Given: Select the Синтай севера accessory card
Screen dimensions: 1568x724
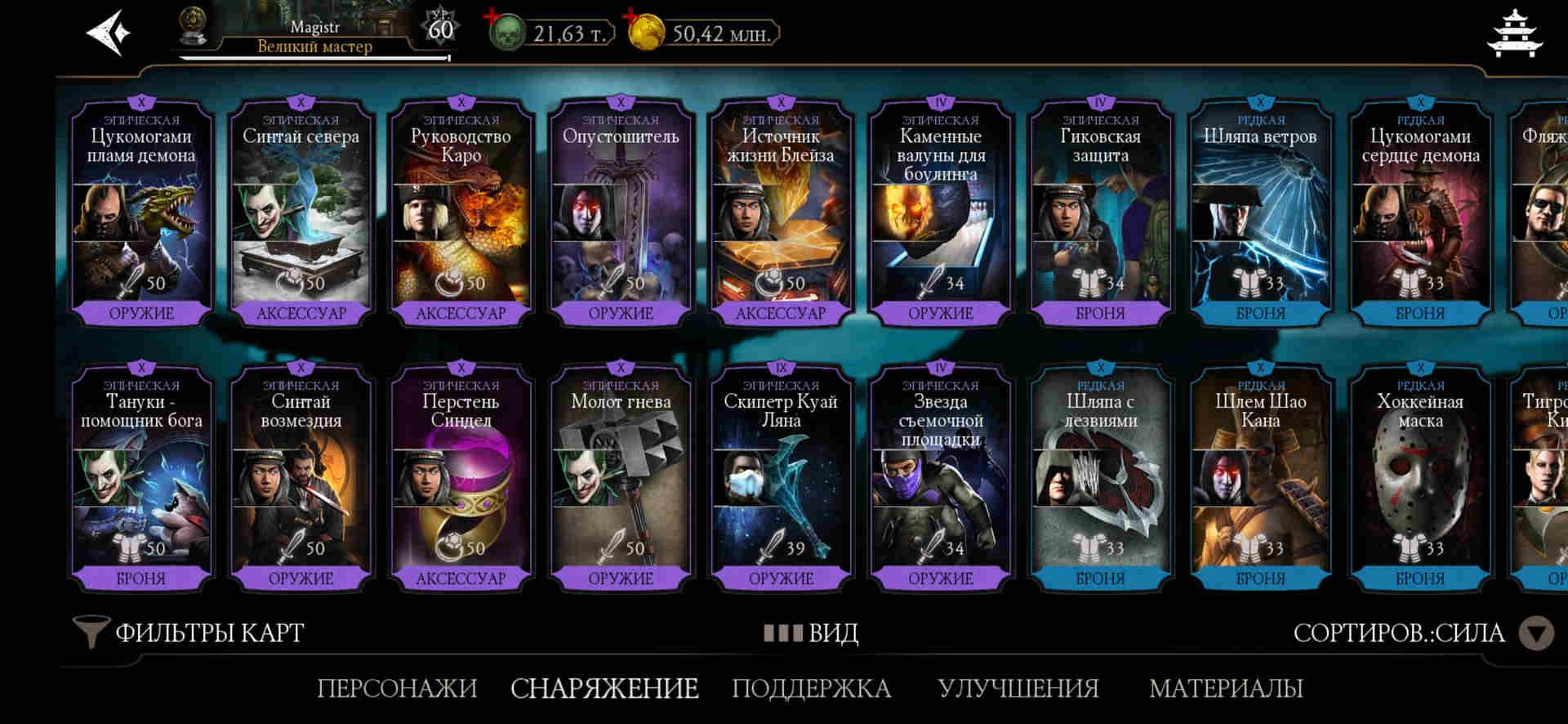Looking at the screenshot, I should [301, 214].
